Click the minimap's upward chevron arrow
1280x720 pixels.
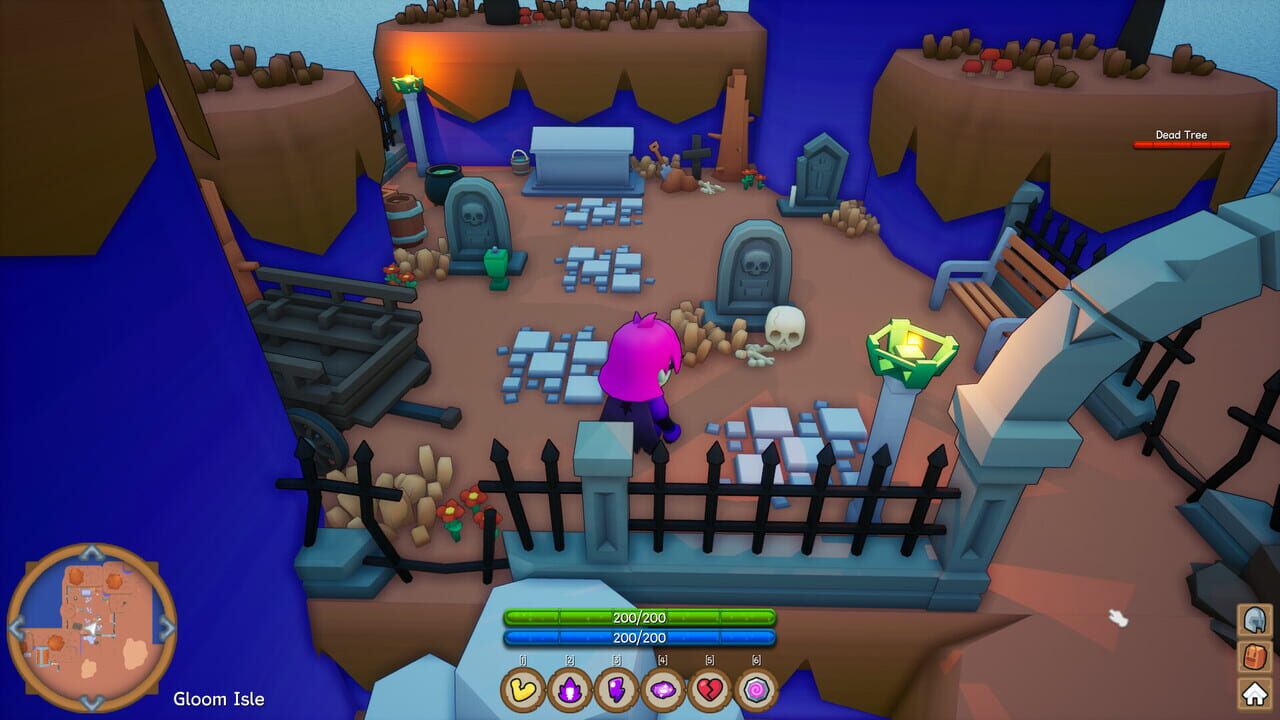click(92, 551)
